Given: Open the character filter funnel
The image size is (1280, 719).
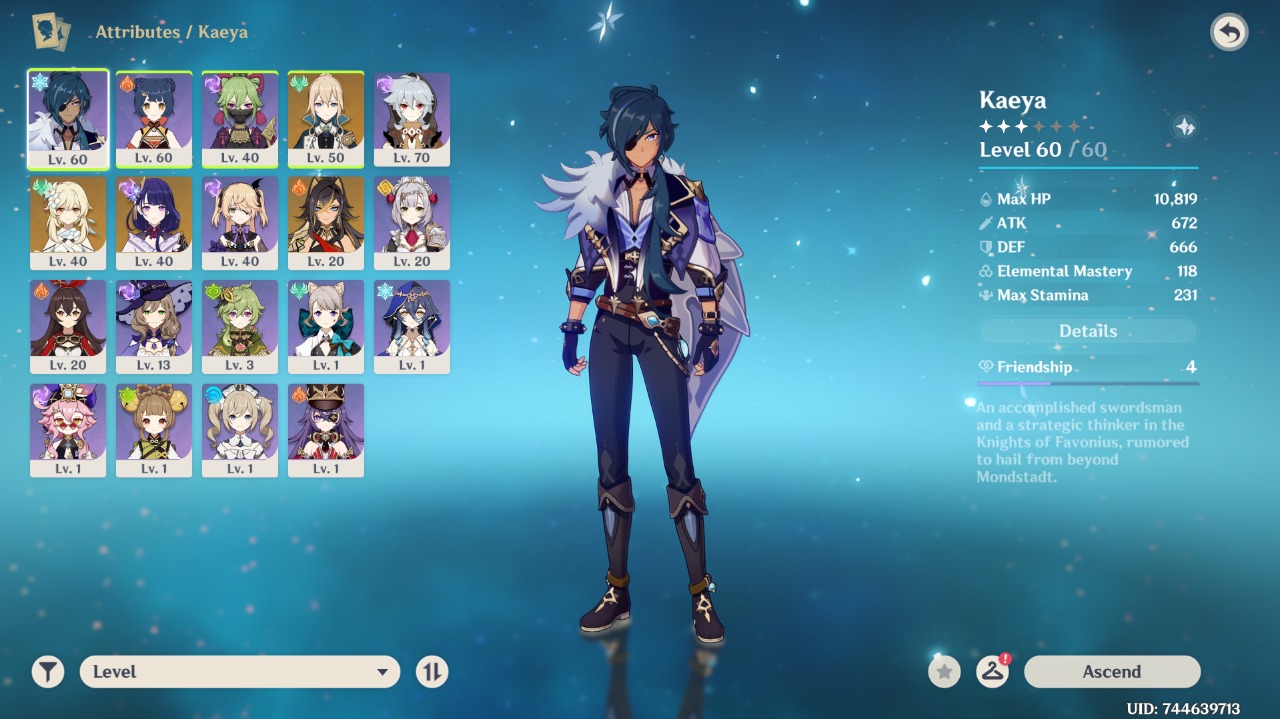Looking at the screenshot, I should point(47,672).
